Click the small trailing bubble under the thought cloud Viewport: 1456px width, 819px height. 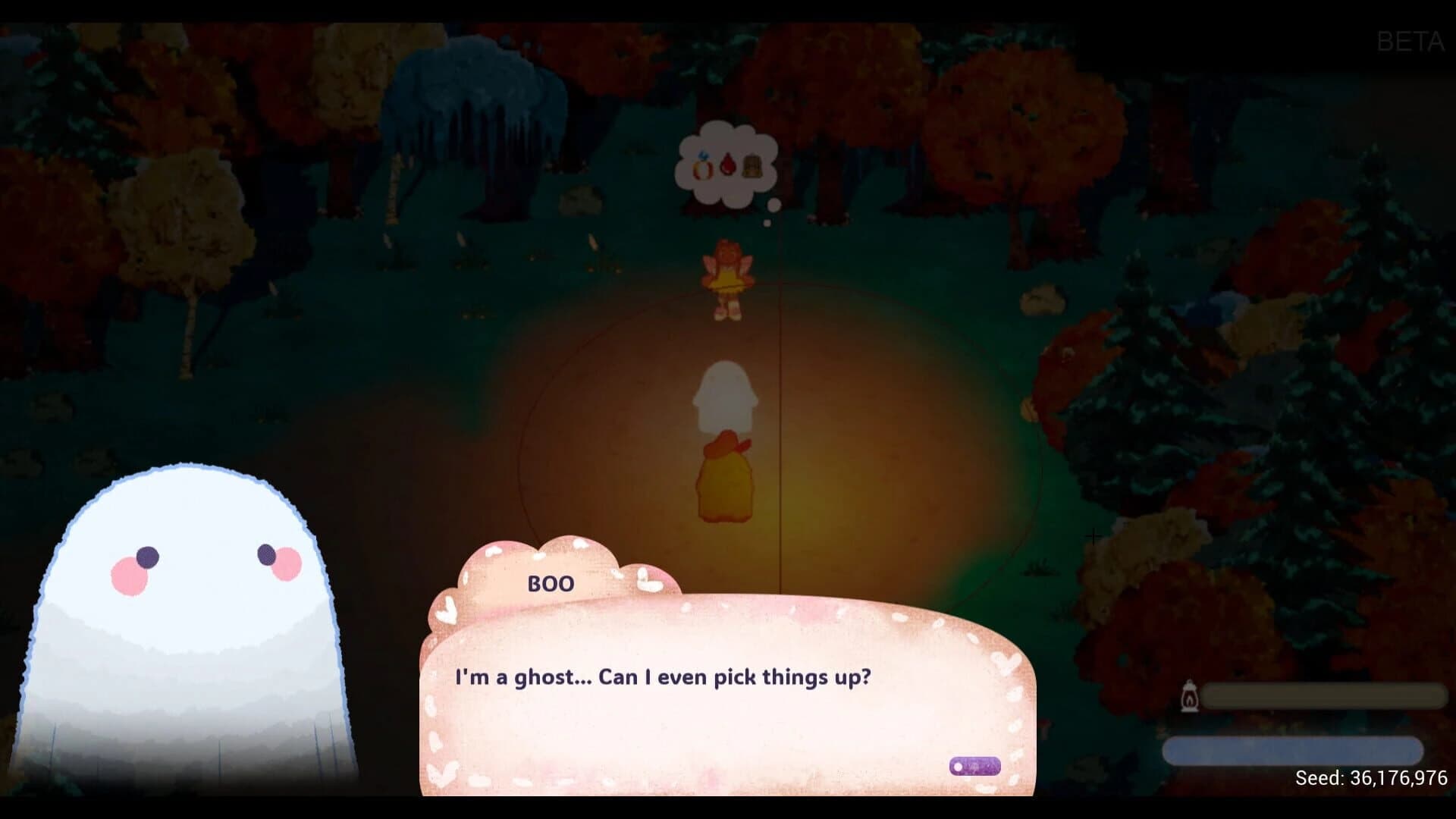[x=774, y=205]
